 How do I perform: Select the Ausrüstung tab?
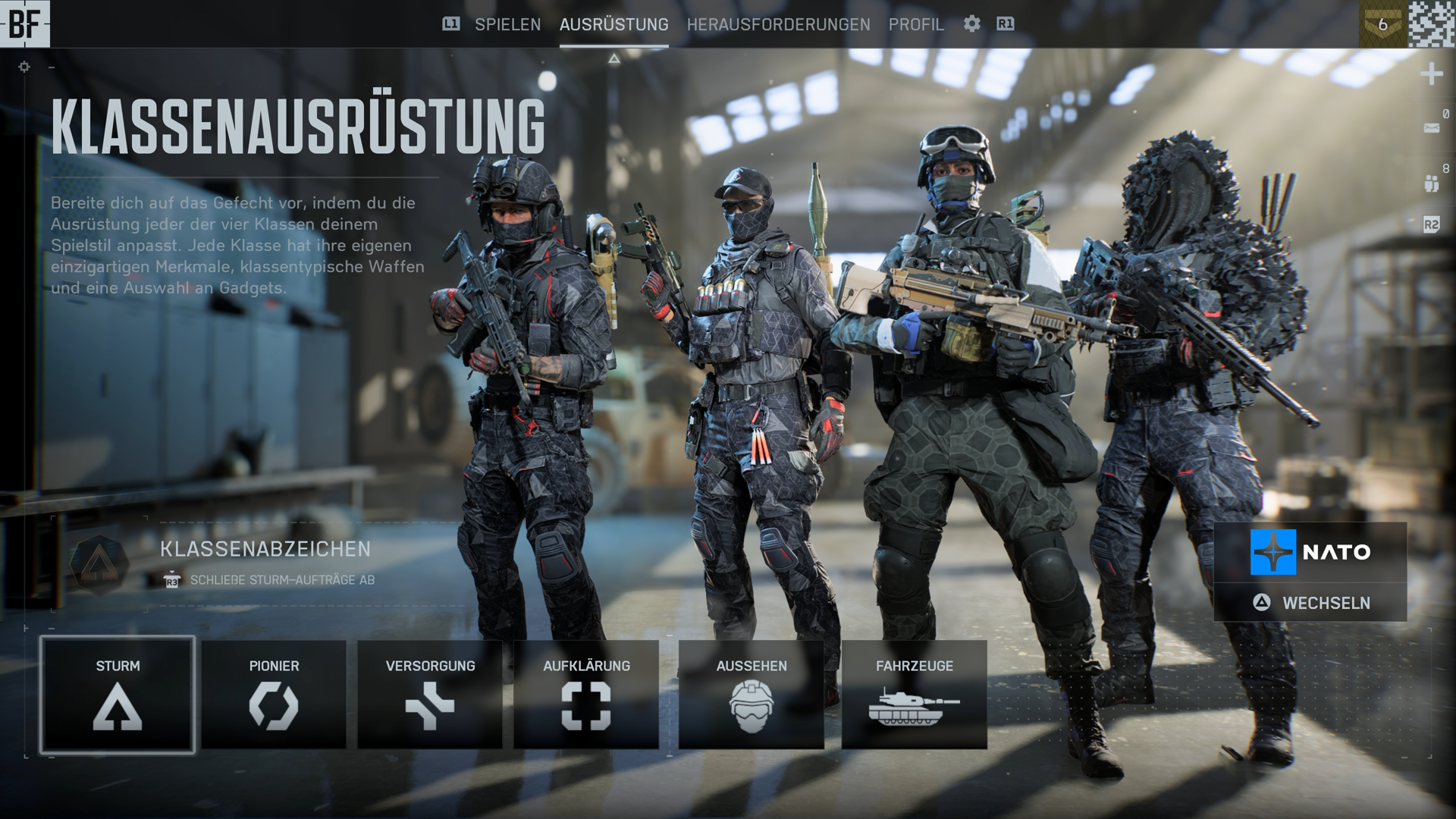pos(613,24)
